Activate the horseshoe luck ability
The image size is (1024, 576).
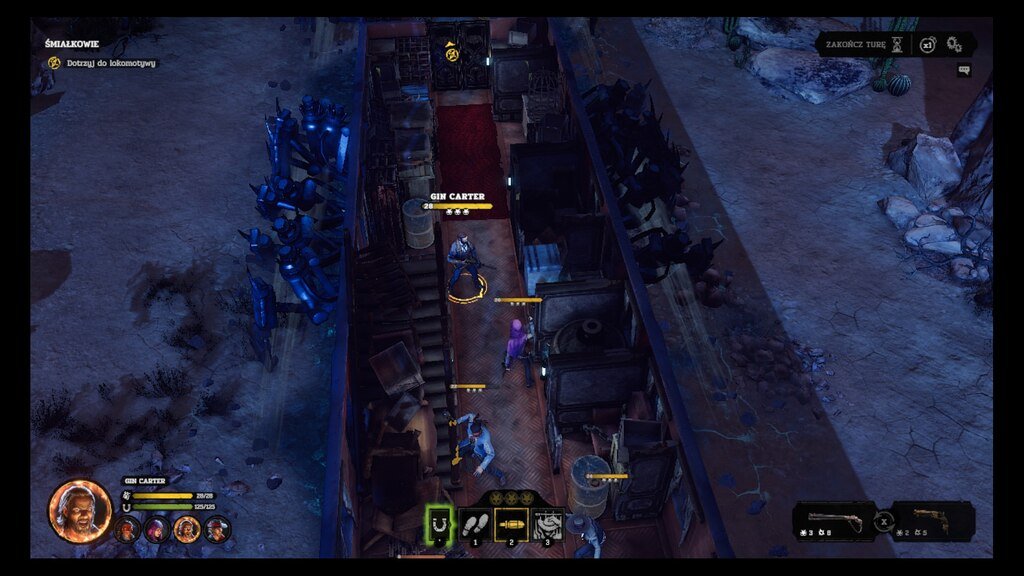click(x=439, y=522)
